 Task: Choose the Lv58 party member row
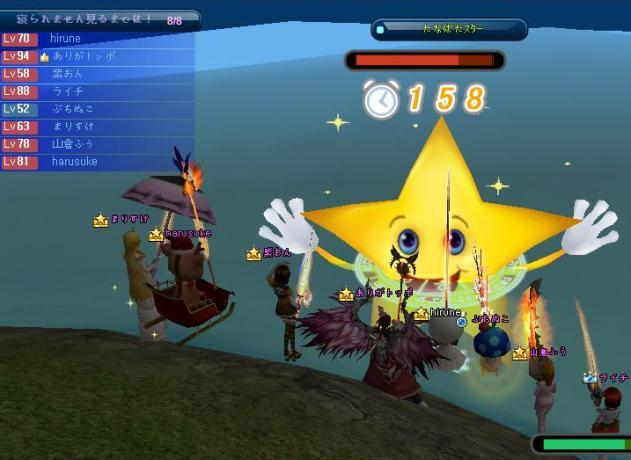[x=100, y=74]
